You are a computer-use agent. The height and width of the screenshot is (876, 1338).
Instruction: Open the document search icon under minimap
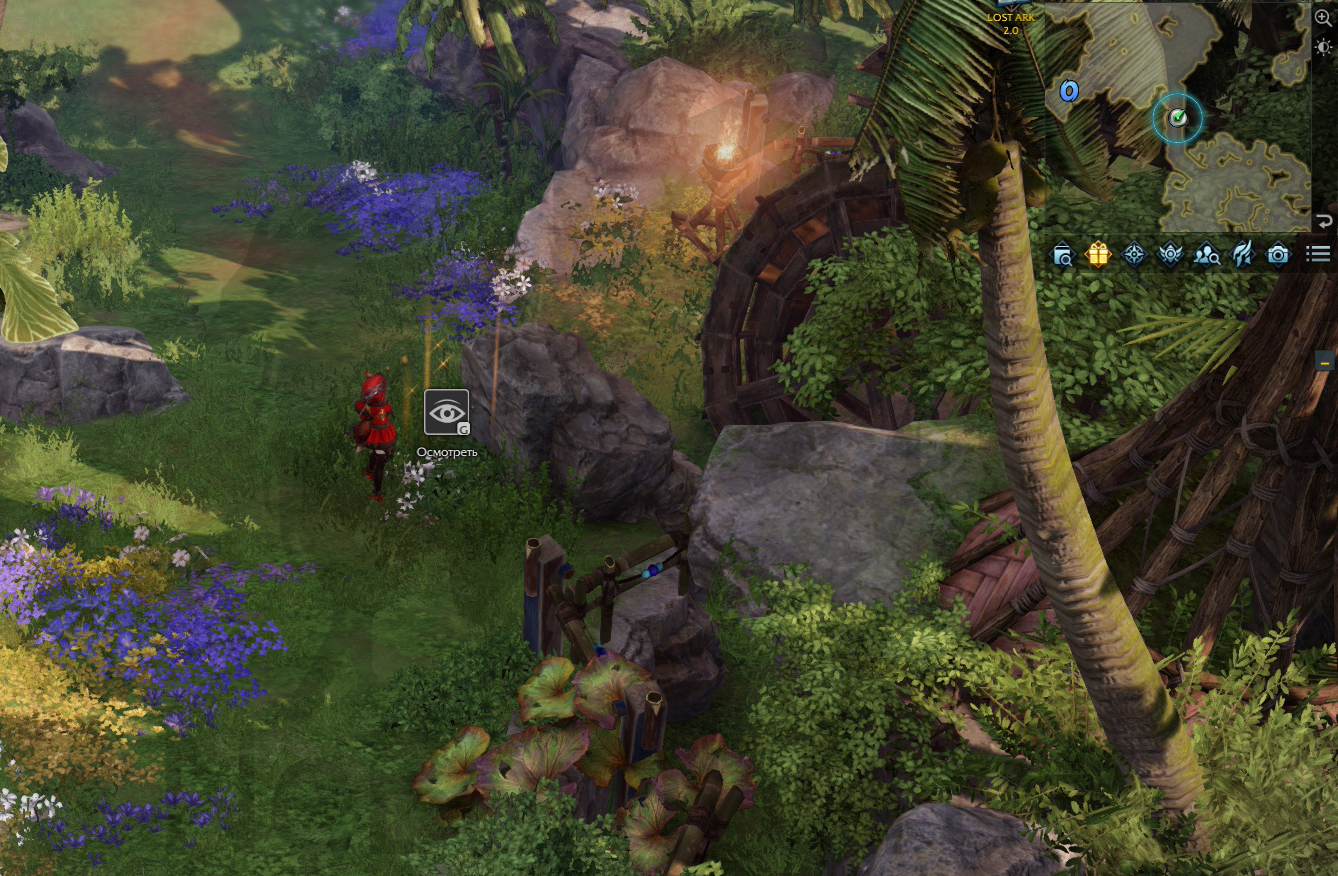(x=1062, y=255)
